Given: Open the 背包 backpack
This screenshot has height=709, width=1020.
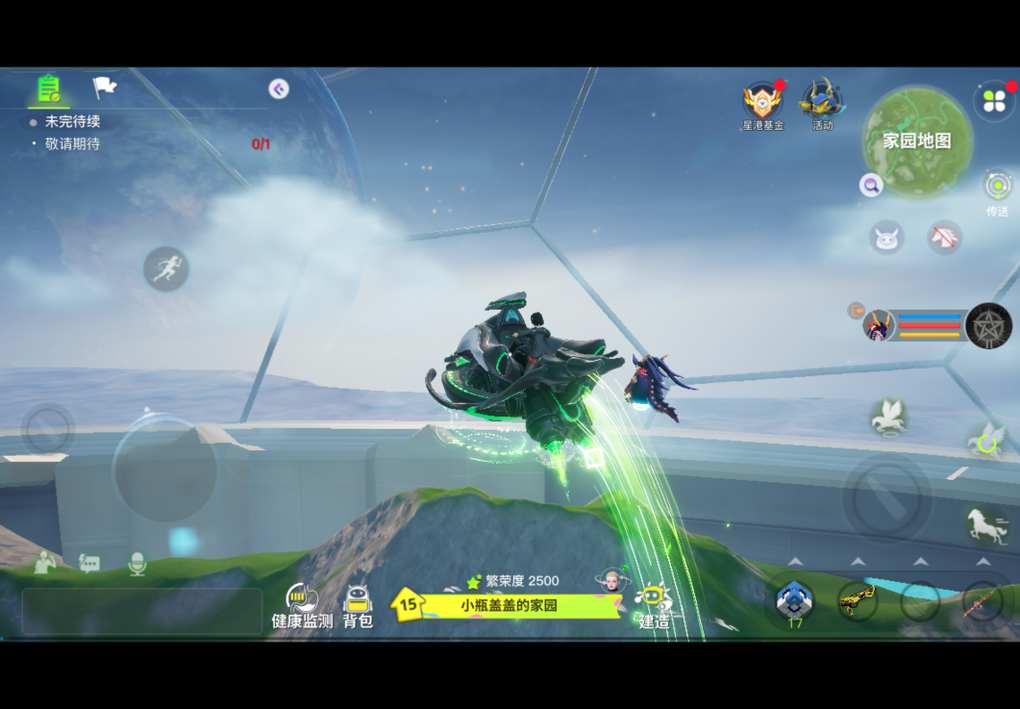Looking at the screenshot, I should point(357,606).
